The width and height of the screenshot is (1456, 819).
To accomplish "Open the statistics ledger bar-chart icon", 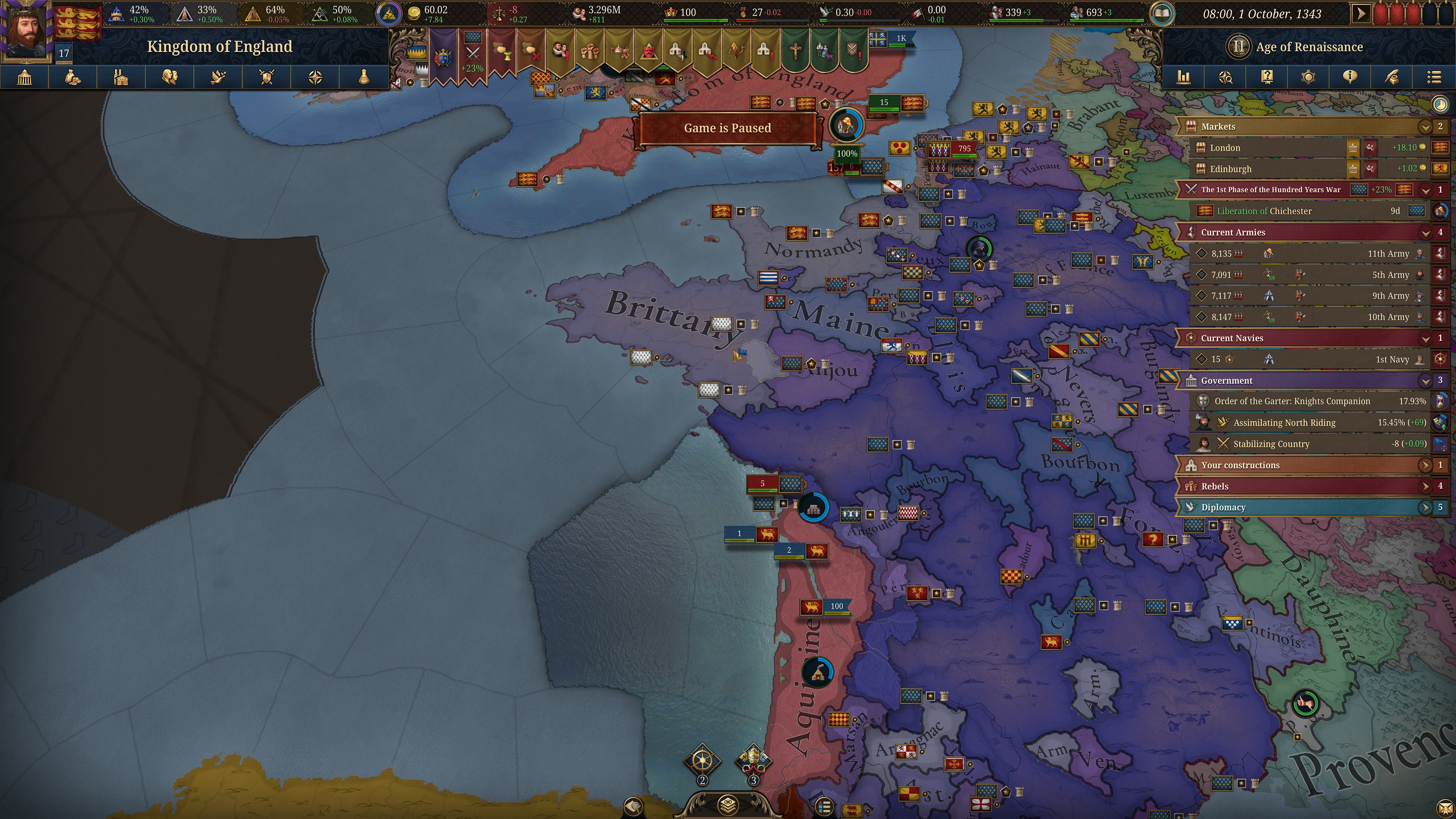I will (x=1184, y=77).
